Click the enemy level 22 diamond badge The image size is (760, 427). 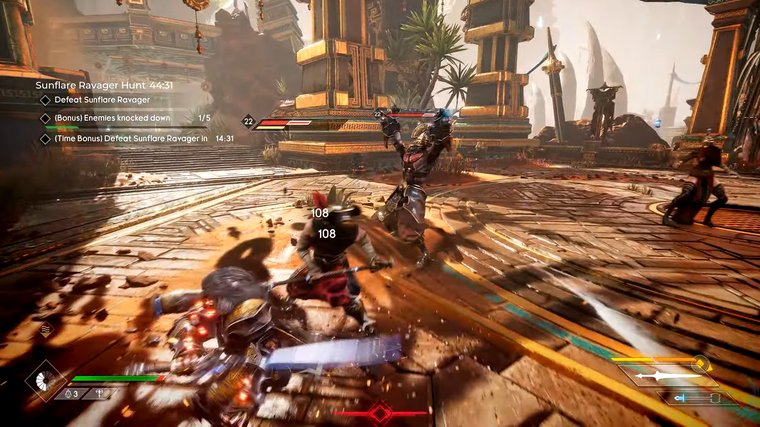click(x=248, y=122)
